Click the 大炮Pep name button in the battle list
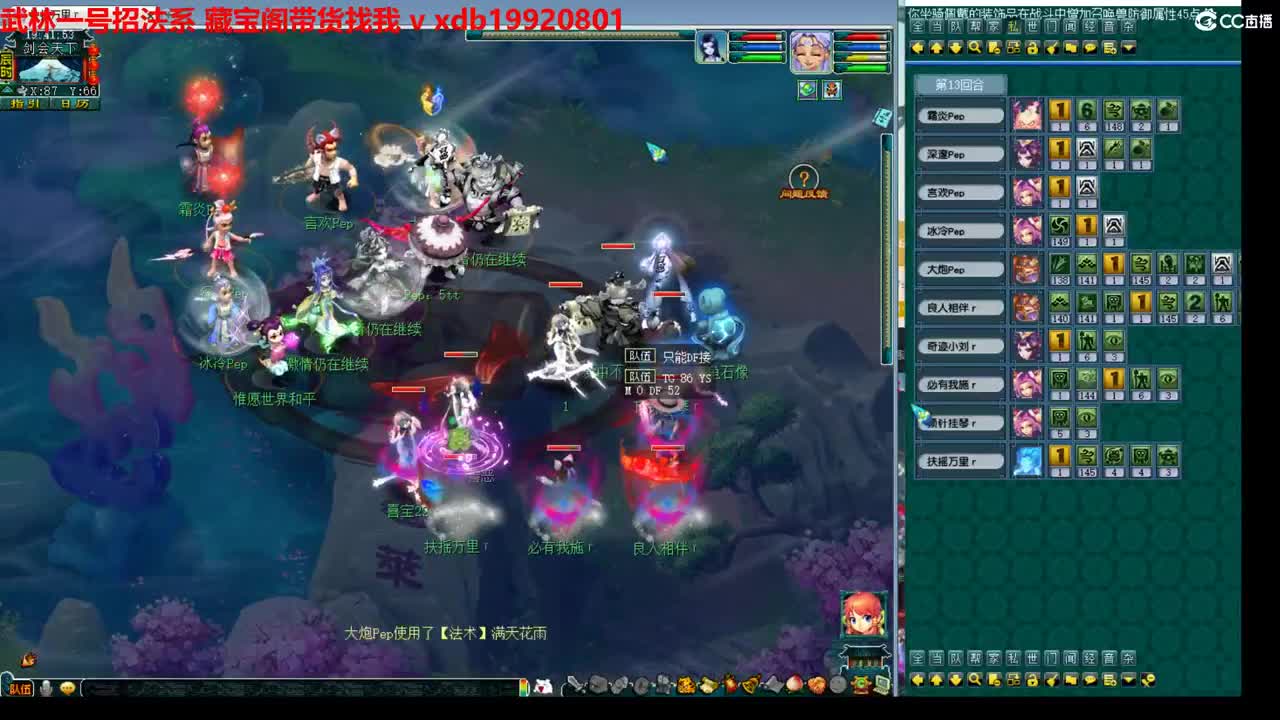Viewport: 1280px width, 720px height. [x=960, y=268]
